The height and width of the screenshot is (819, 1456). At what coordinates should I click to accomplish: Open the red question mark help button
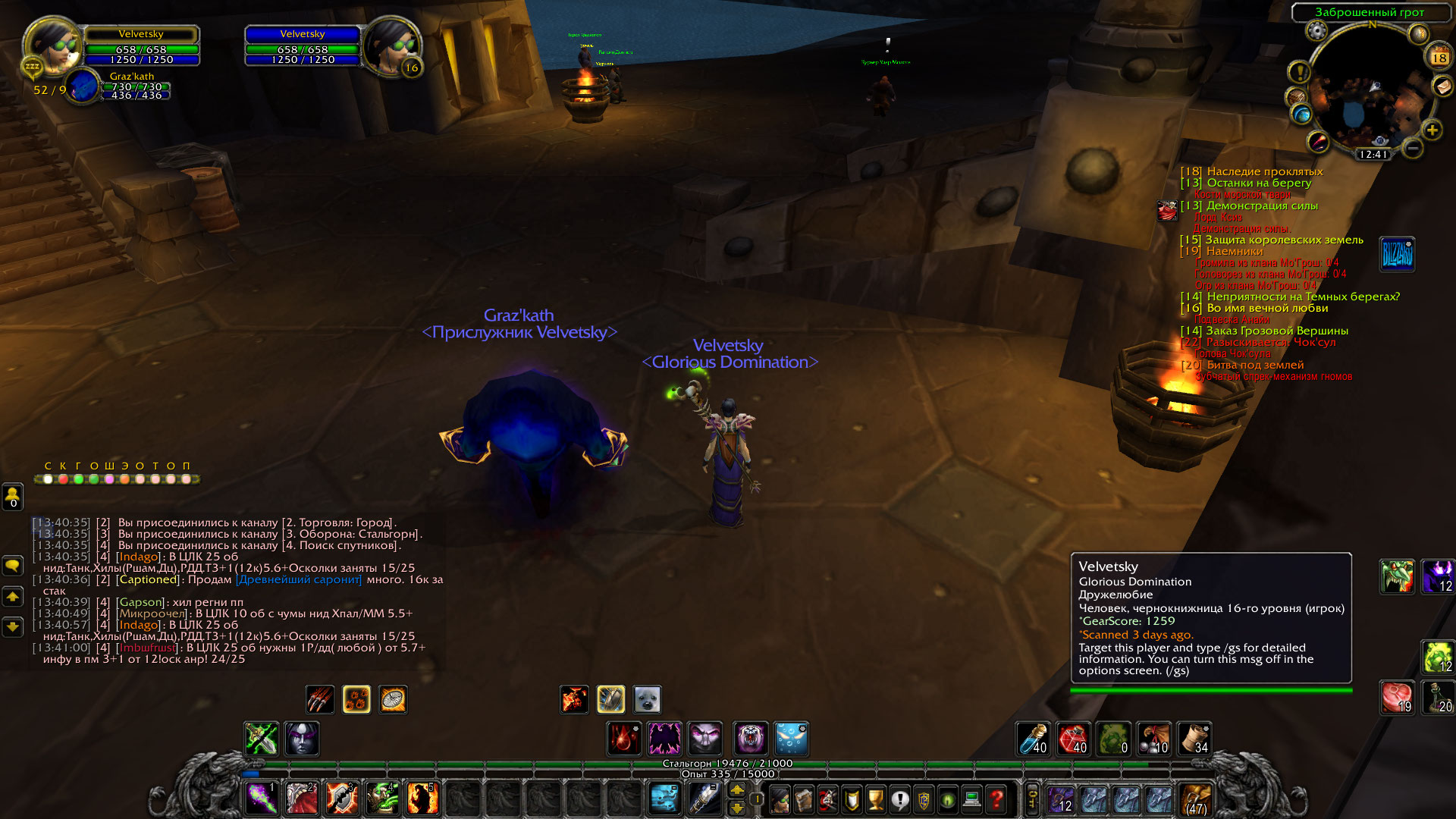tap(996, 799)
